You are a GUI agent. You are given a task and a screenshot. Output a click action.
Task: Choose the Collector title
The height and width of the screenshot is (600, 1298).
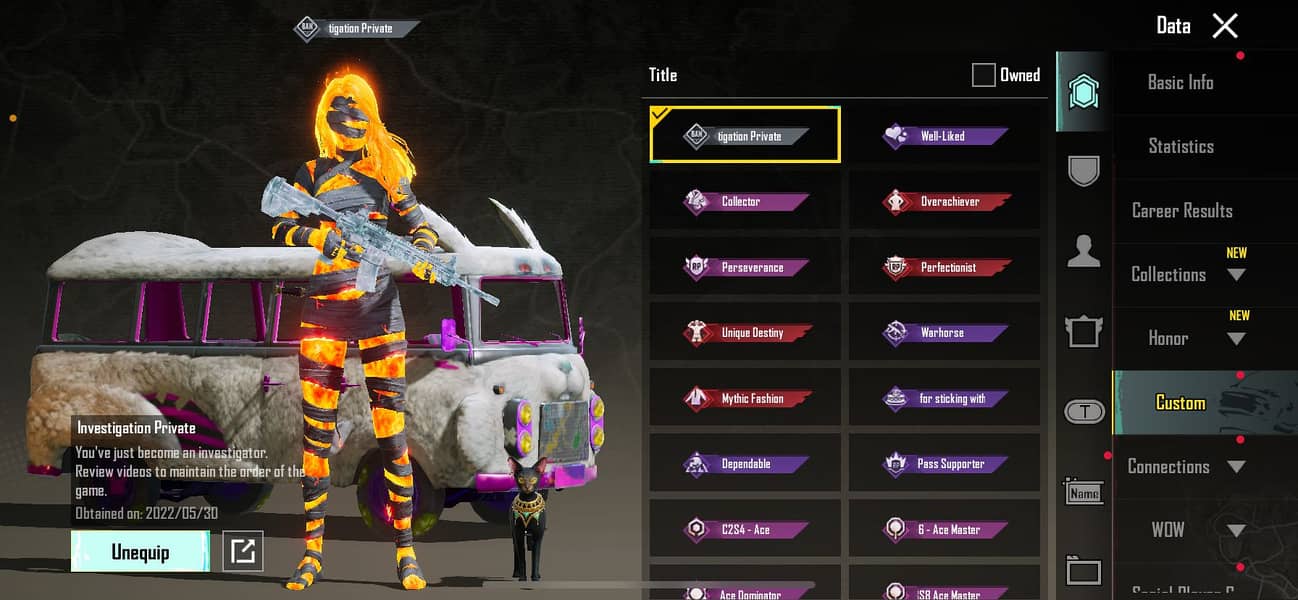[x=745, y=202]
